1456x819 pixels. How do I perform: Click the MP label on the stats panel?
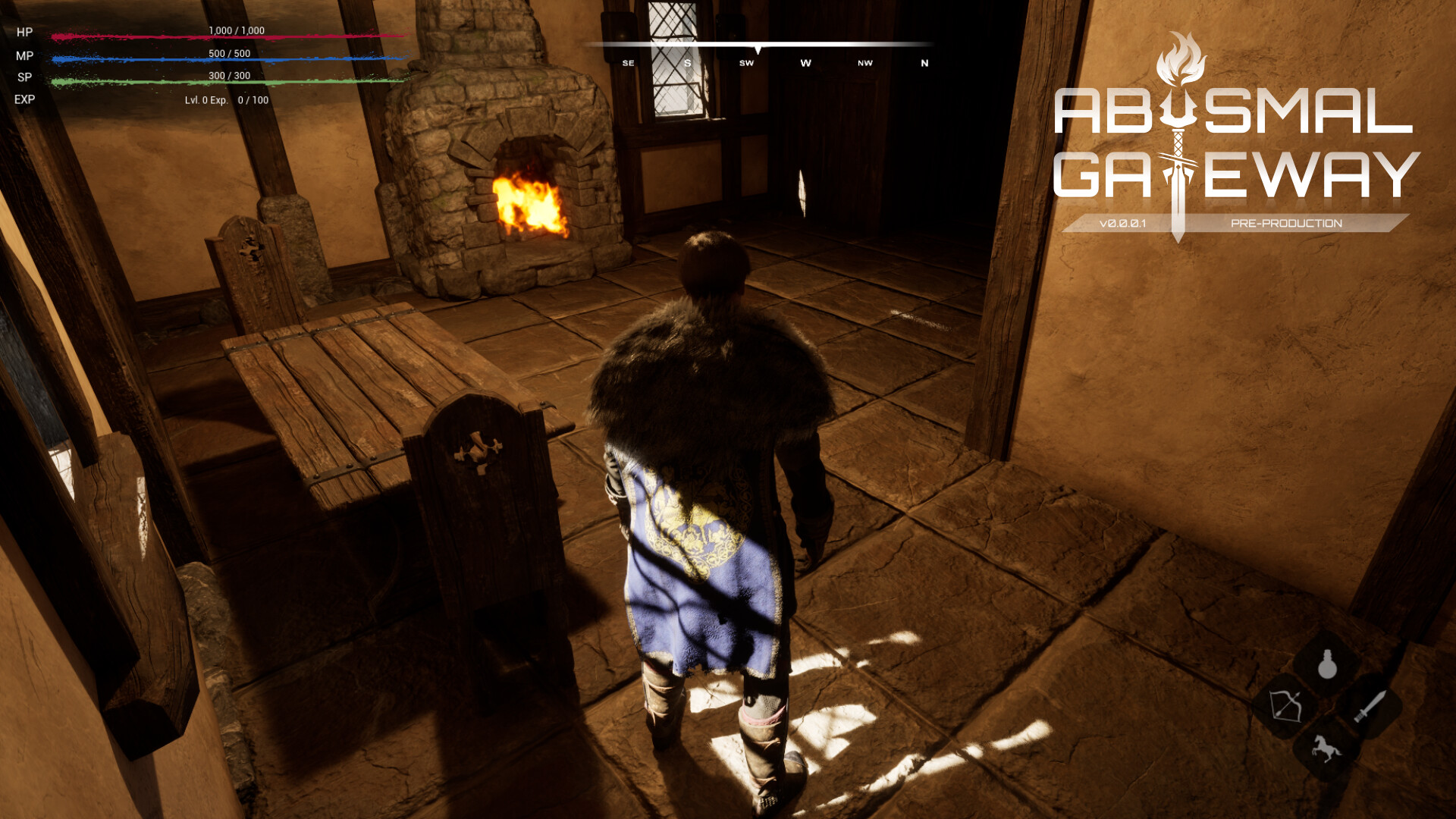click(x=23, y=55)
